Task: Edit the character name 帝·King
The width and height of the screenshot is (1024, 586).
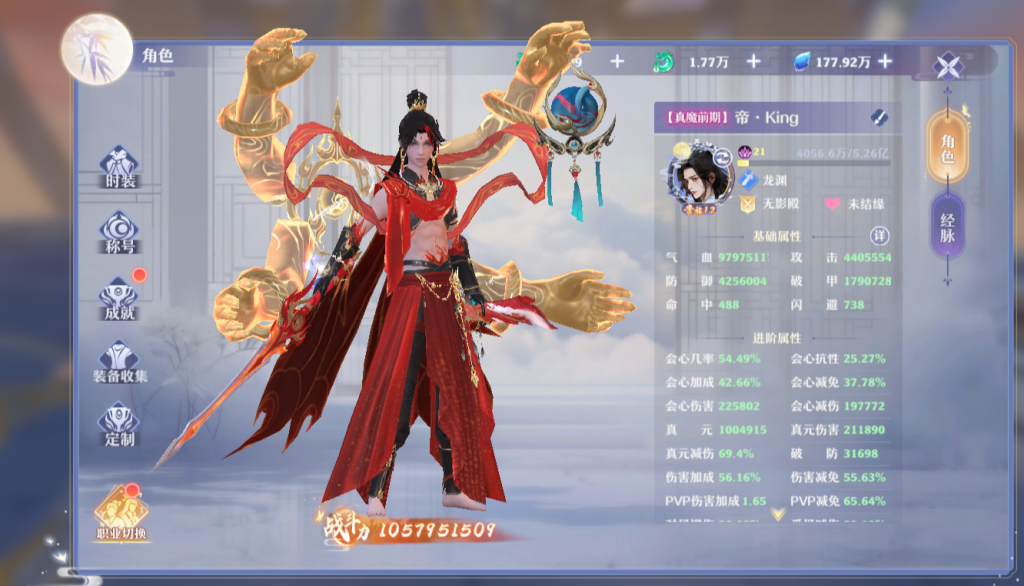Action: (879, 117)
